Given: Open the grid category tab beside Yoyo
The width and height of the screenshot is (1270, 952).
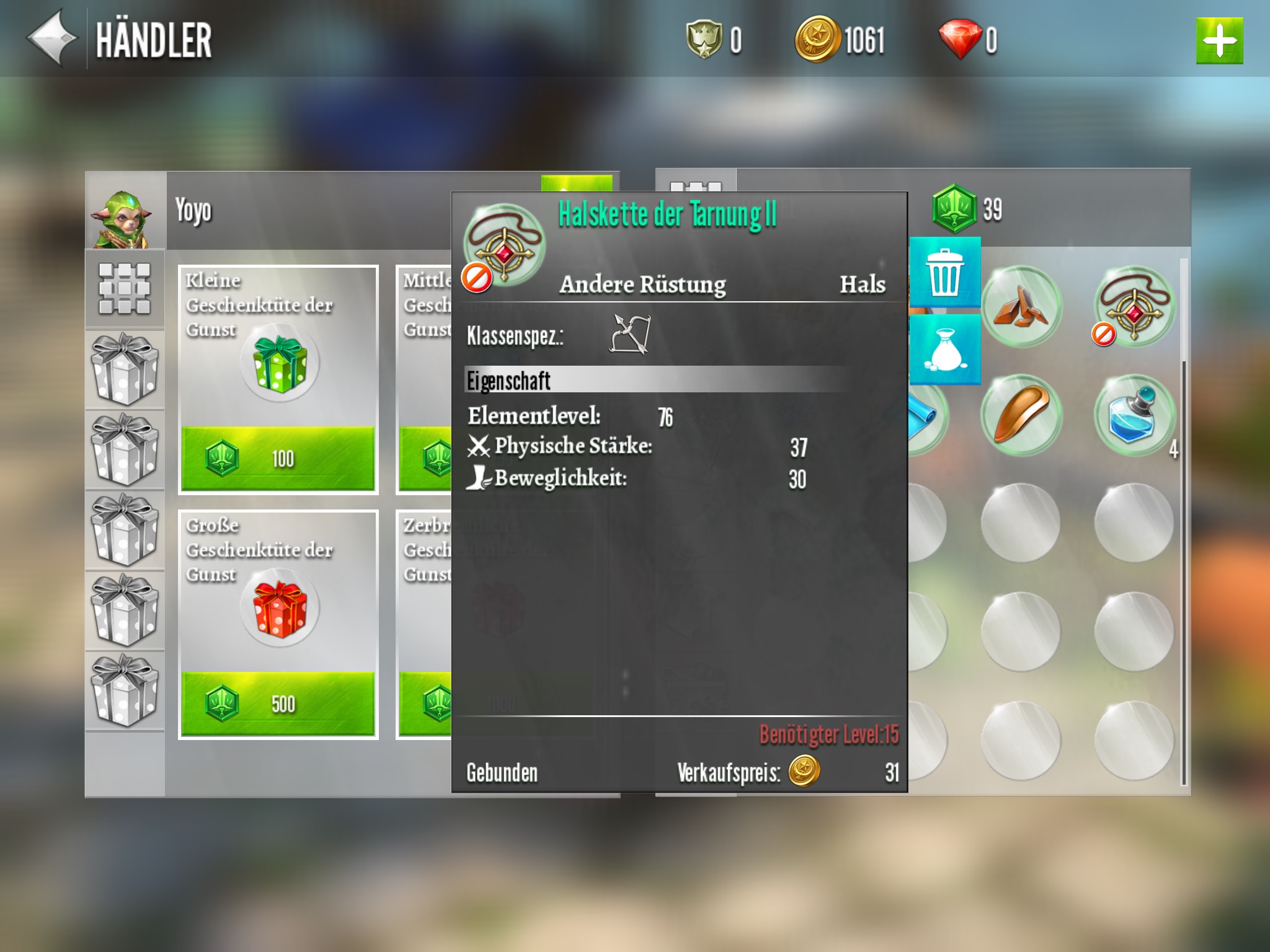Looking at the screenshot, I should pyautogui.click(x=125, y=288).
